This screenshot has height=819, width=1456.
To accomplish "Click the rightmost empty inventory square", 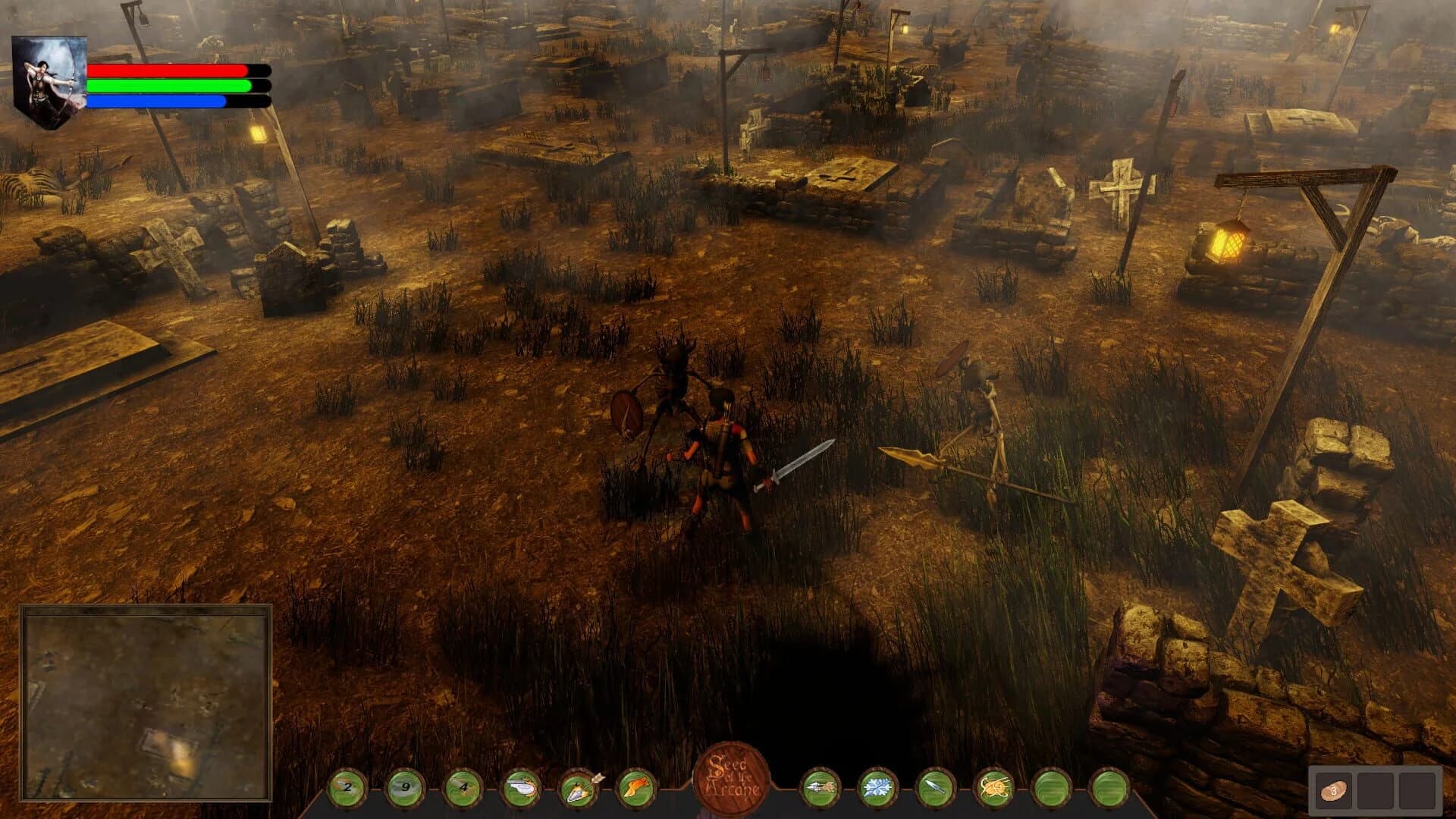I will click(x=1417, y=791).
